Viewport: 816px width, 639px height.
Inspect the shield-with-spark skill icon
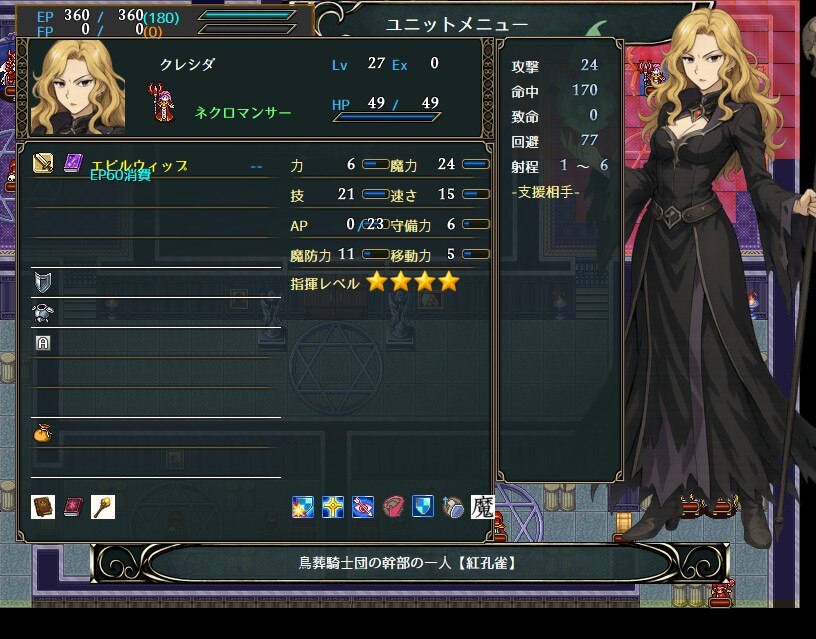[x=303, y=507]
